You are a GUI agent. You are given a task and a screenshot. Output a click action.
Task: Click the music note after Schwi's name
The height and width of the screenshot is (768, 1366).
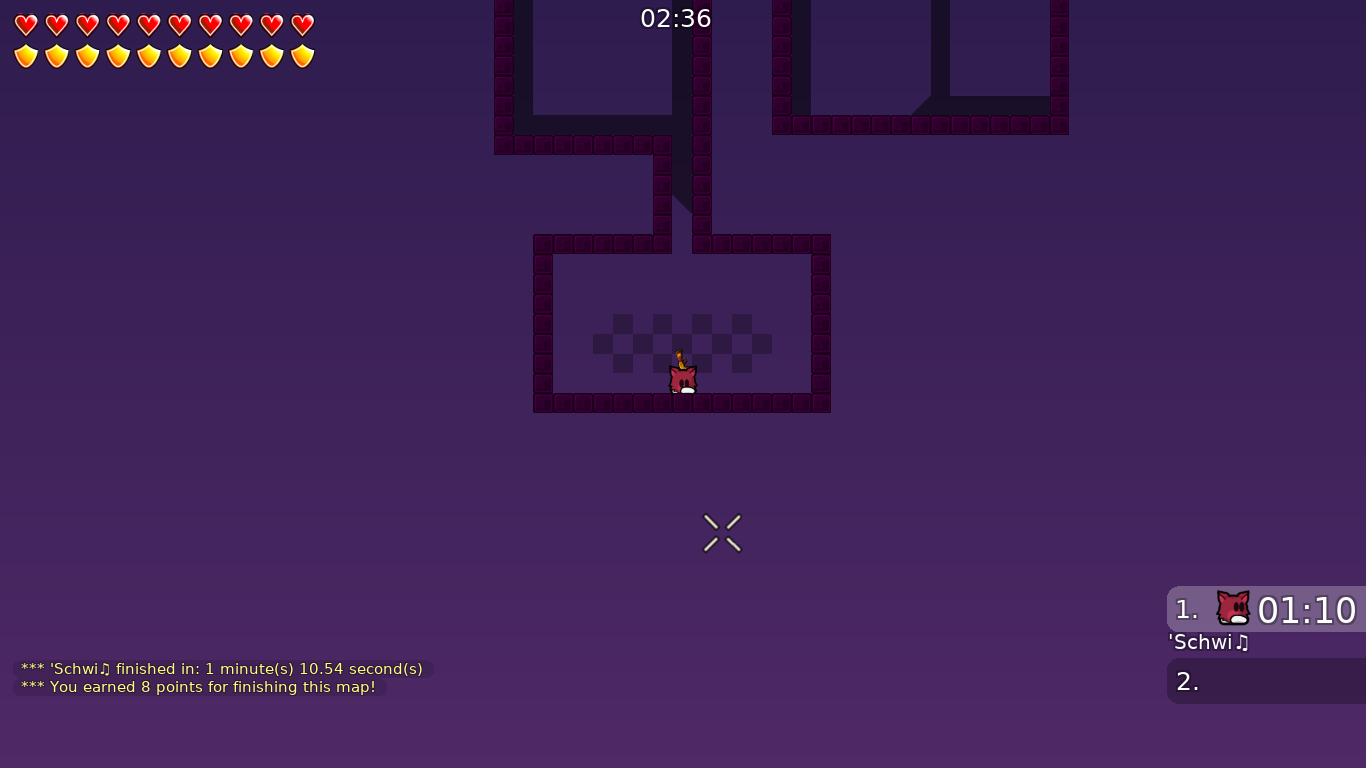pos(1243,643)
